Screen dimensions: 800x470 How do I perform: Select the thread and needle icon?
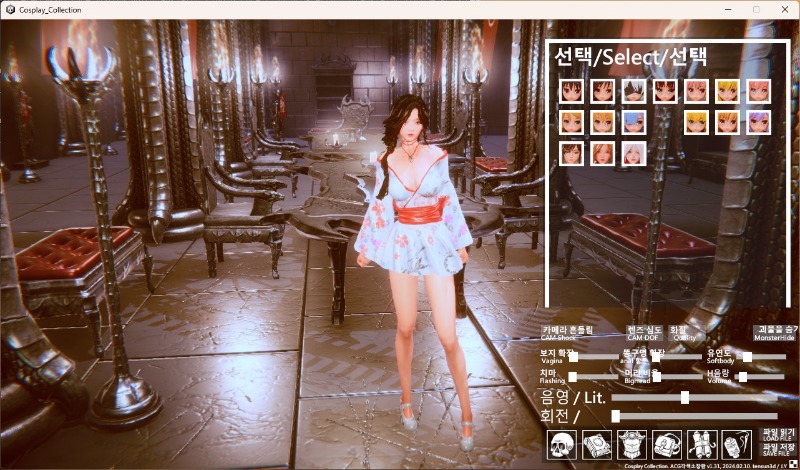pyautogui.click(x=736, y=443)
